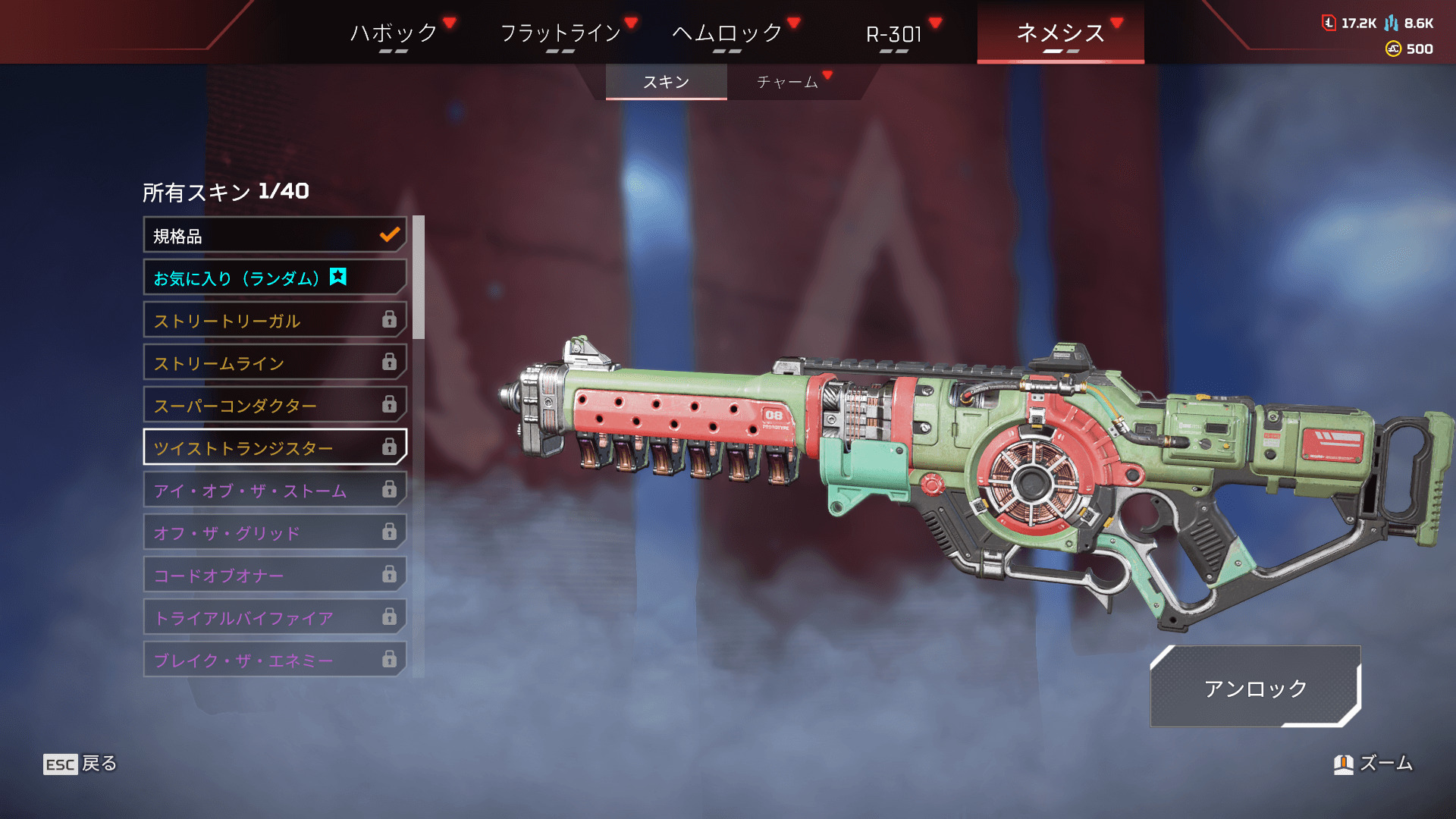The width and height of the screenshot is (1456, 819).
Task: Choose the コードオブオナー skin
Action: pyautogui.click(x=275, y=576)
